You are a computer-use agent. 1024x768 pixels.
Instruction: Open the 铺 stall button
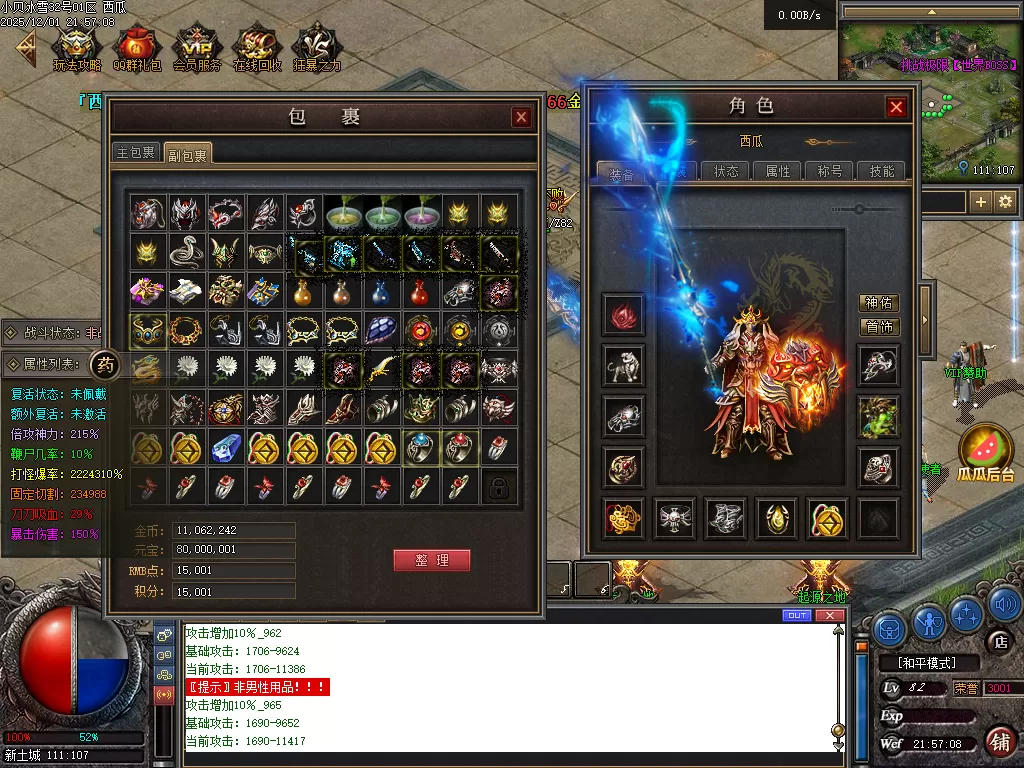(x=1000, y=741)
